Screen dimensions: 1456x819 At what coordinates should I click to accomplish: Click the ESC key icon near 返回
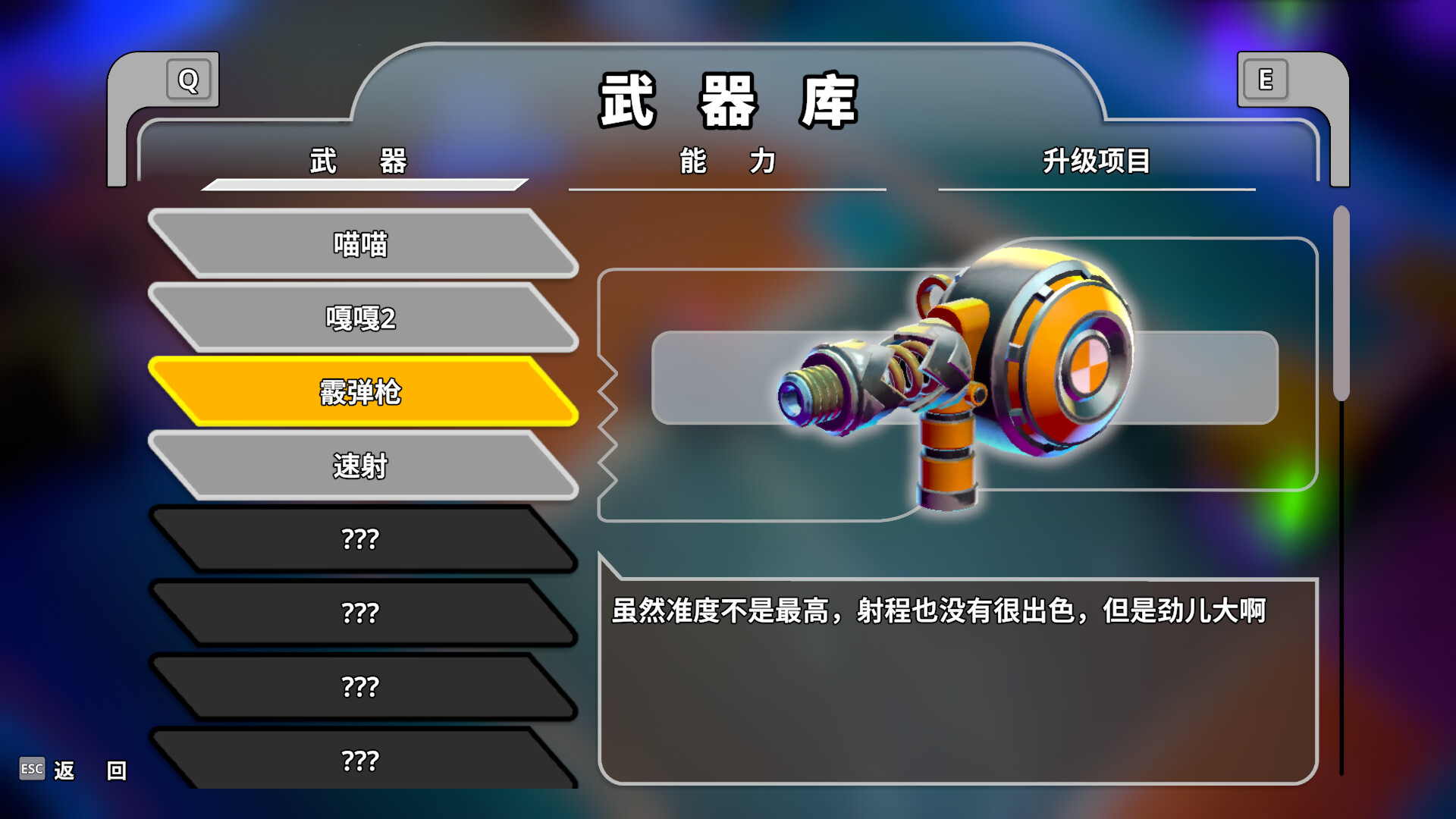(32, 769)
